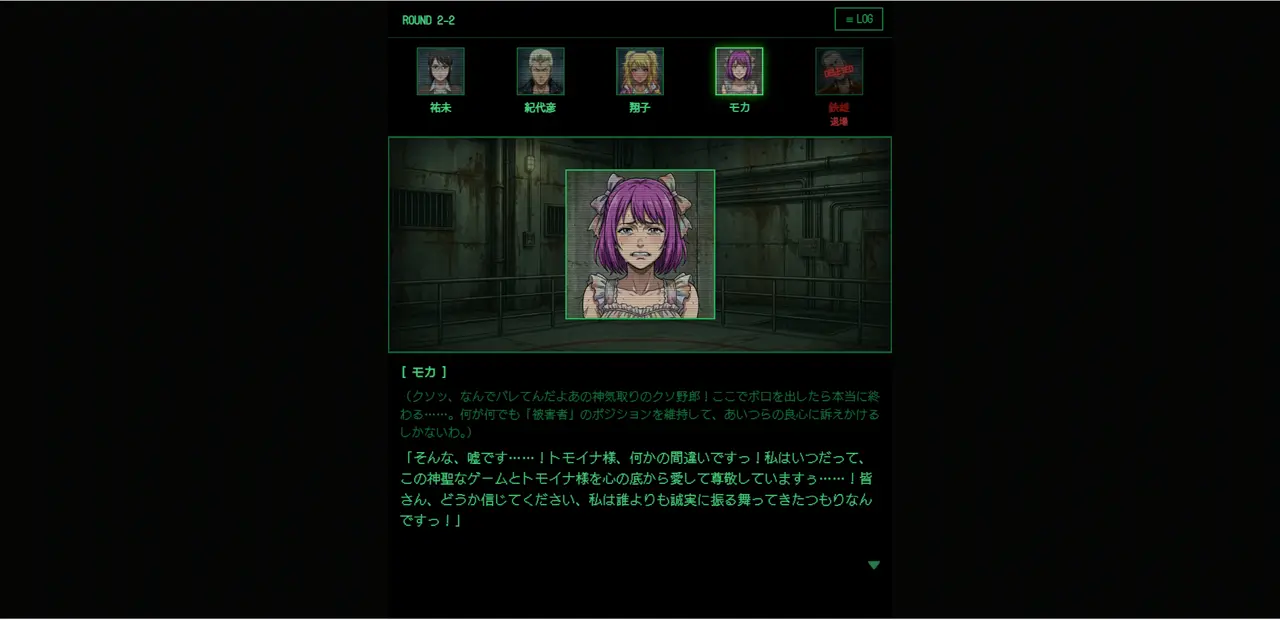Viewport: 1280px width, 620px height.
Task: Select the highlighted モカ portrait
Action: (x=739, y=71)
